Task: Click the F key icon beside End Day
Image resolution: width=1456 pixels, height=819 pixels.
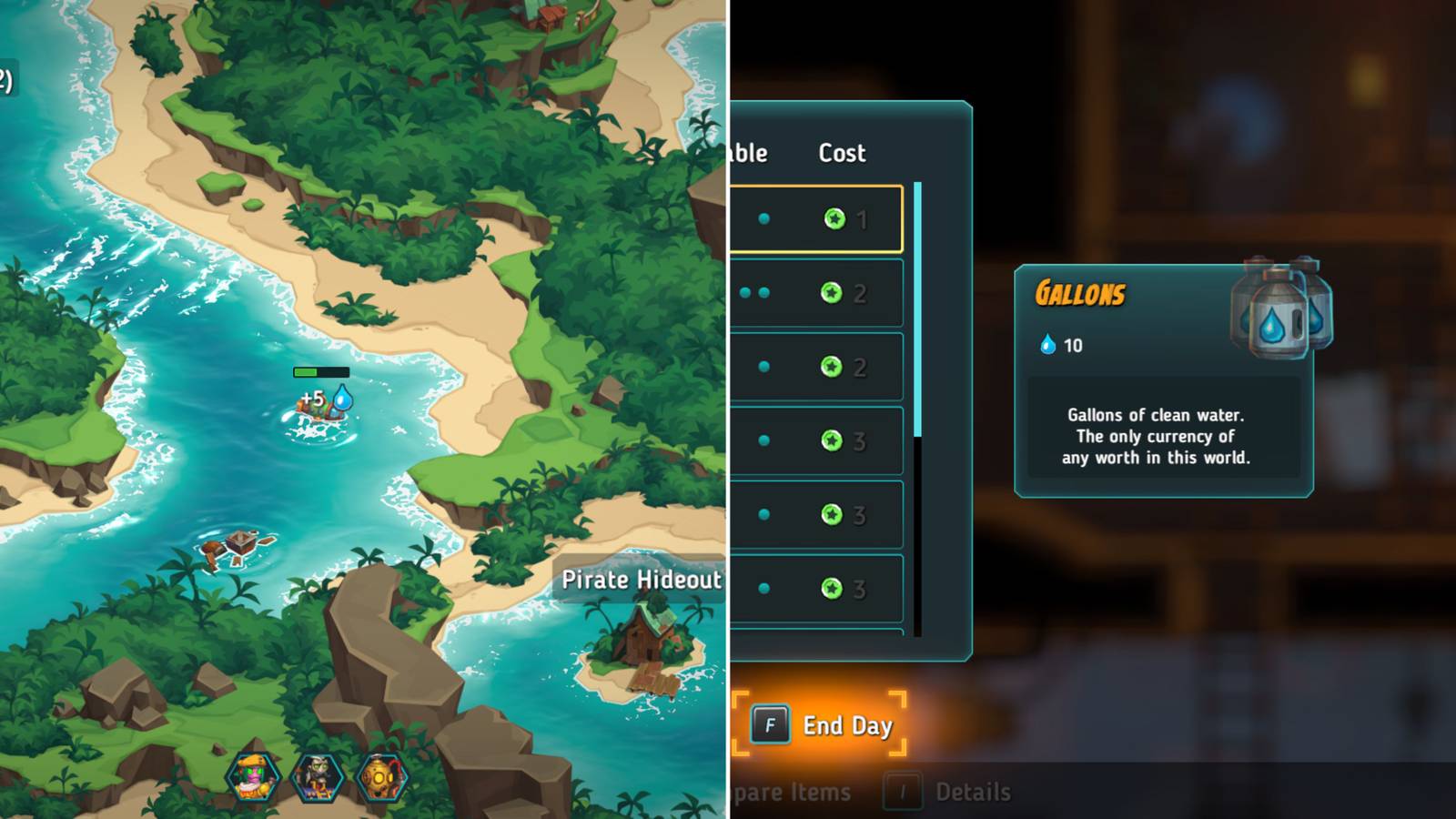Action: pyautogui.click(x=769, y=725)
